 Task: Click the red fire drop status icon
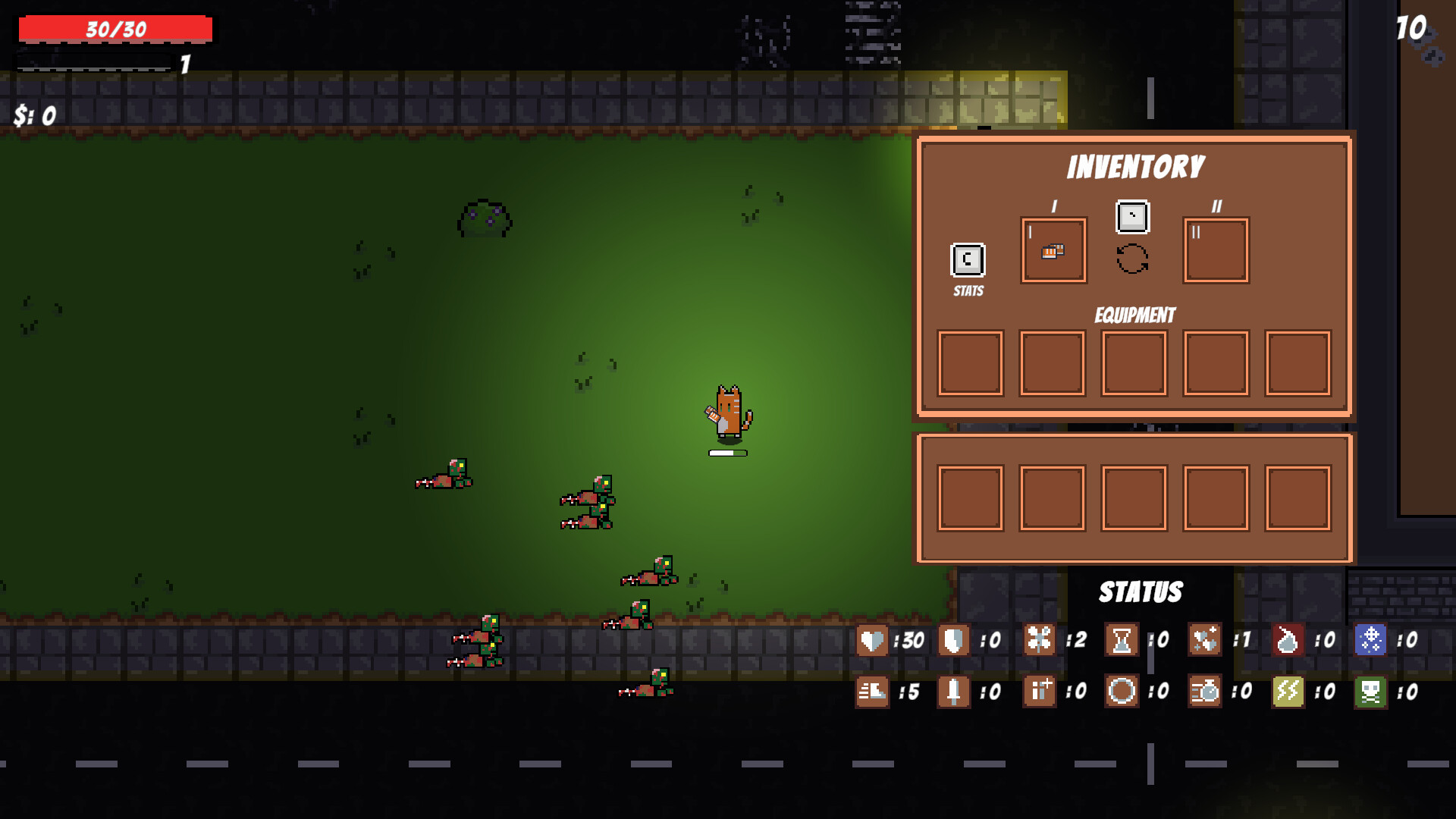click(x=1287, y=641)
